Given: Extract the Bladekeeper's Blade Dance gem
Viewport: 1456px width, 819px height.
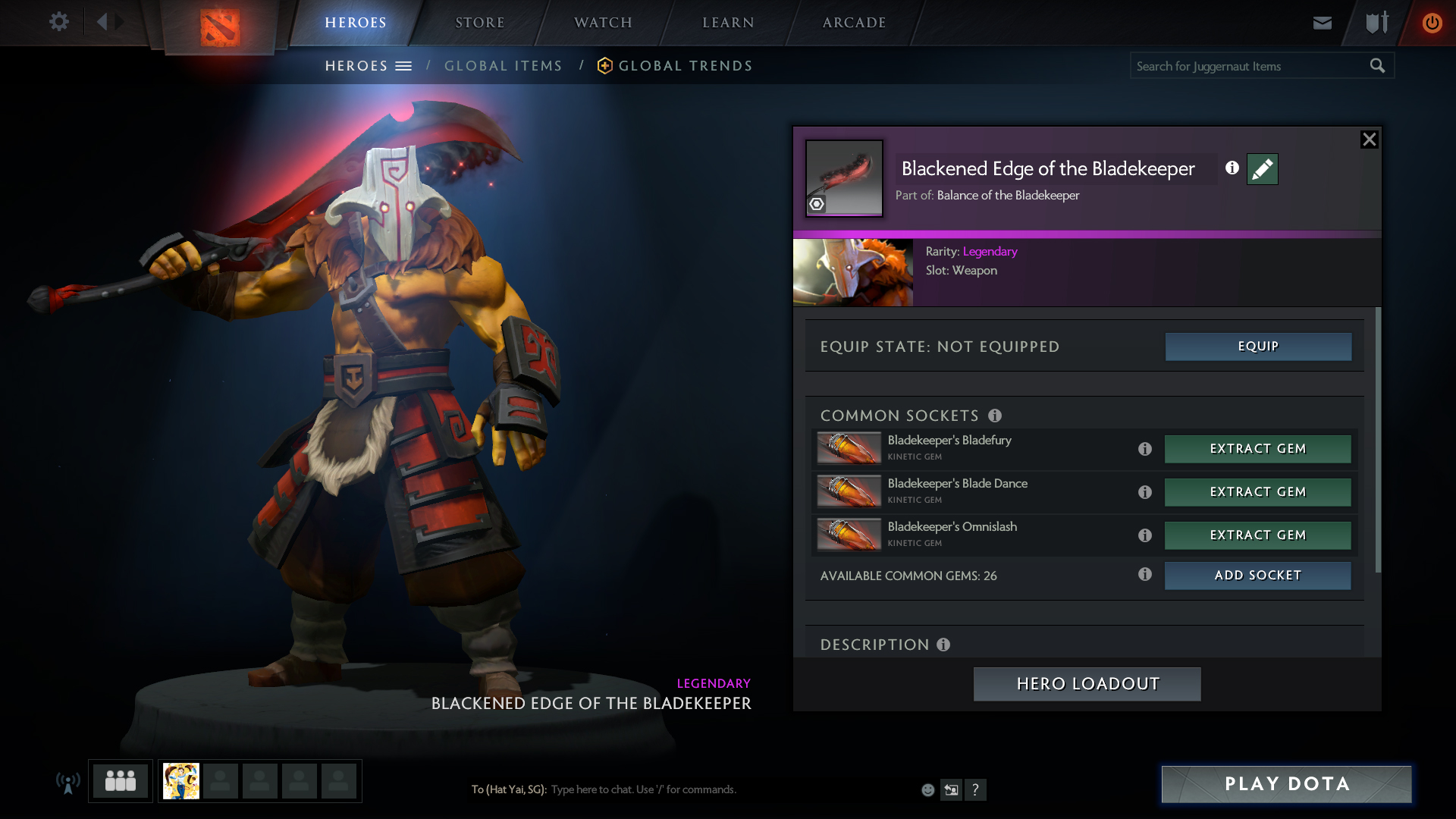Looking at the screenshot, I should 1257,492.
